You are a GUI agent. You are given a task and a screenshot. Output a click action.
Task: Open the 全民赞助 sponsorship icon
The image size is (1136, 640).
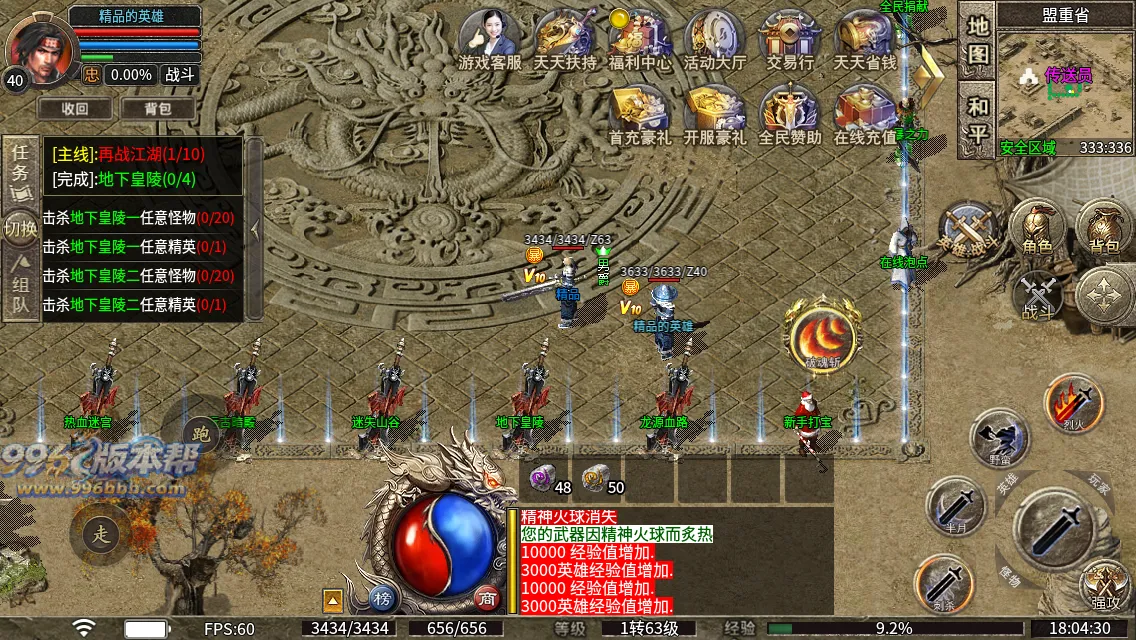pos(789,113)
